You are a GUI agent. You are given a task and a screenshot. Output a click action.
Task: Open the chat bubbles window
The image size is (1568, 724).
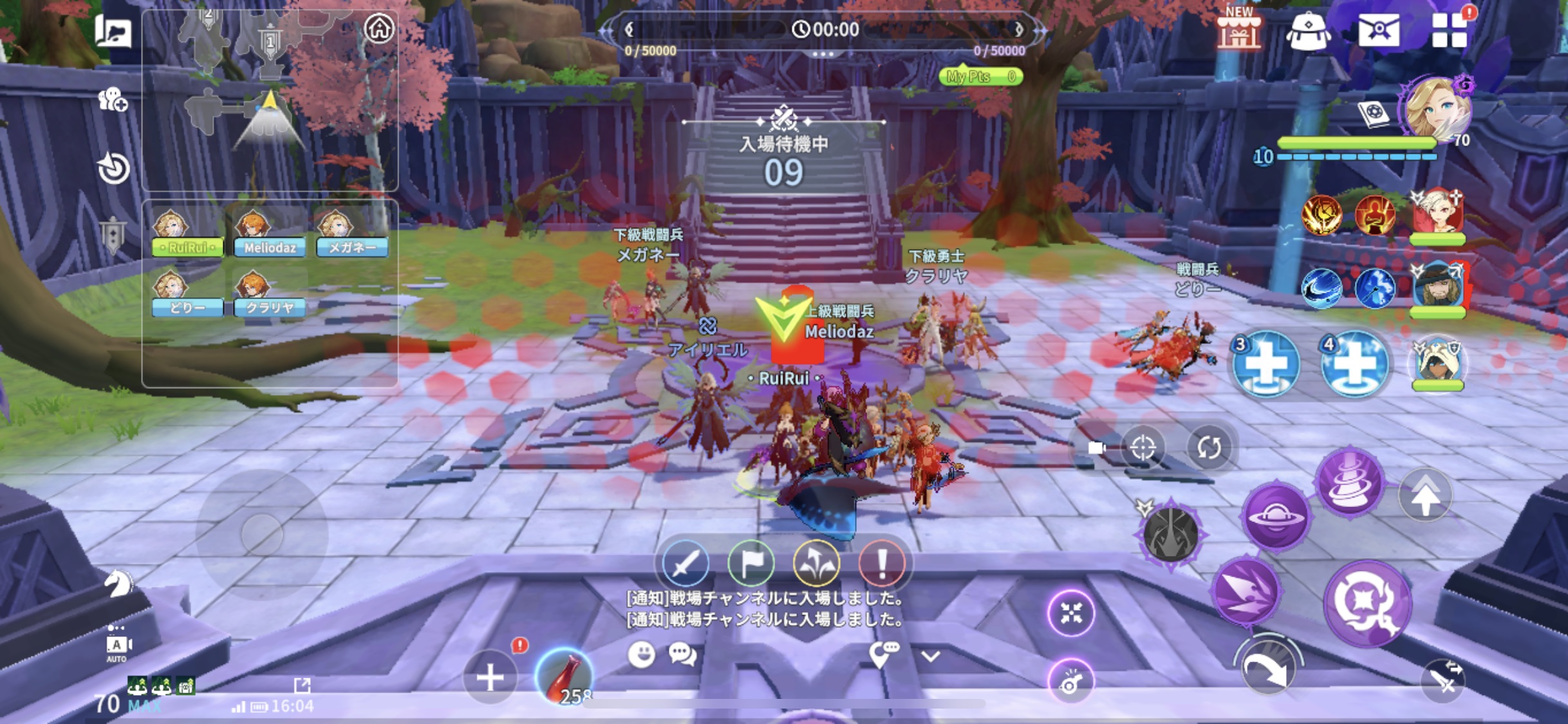point(682,654)
